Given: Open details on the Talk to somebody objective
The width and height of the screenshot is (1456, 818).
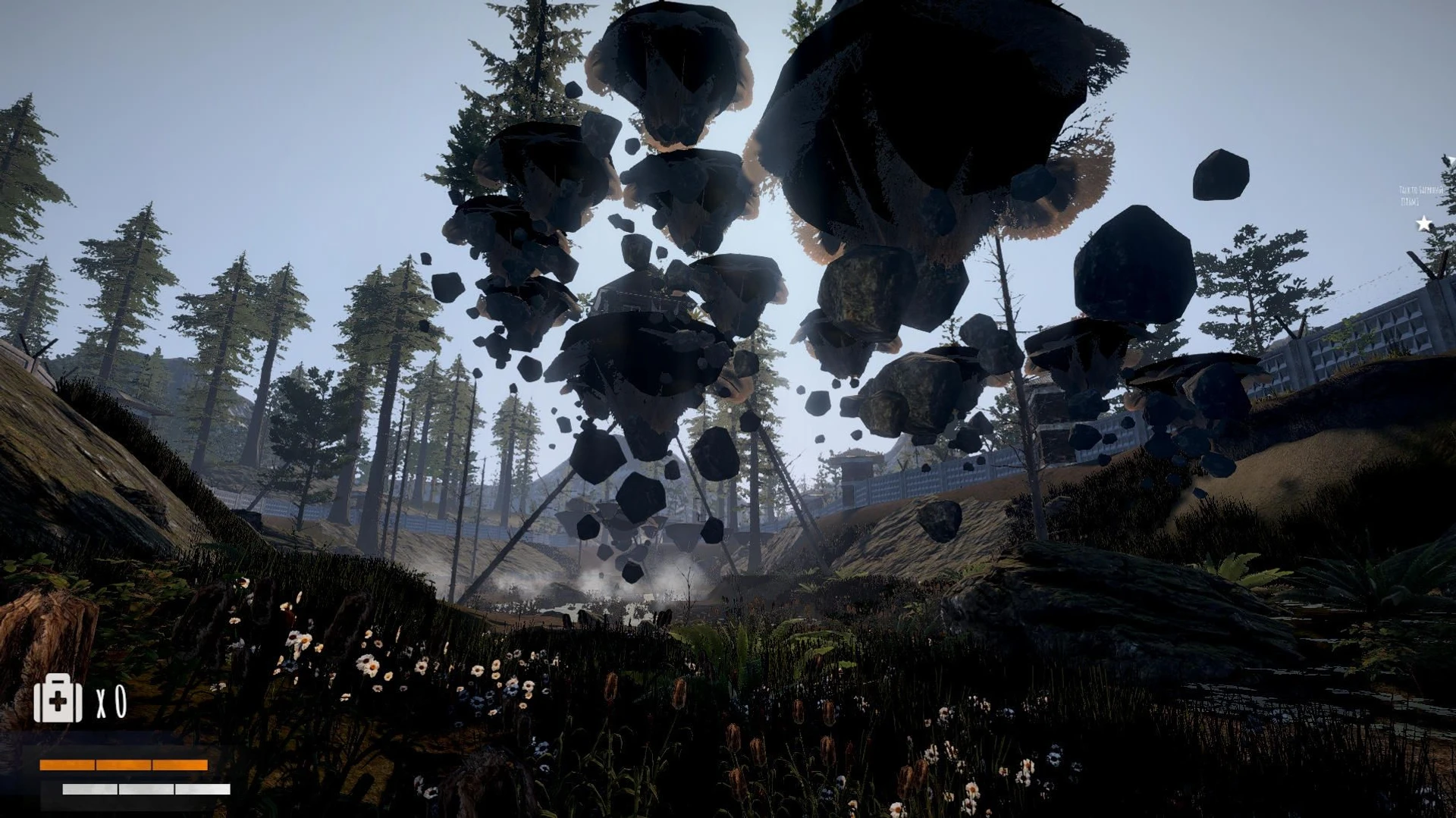Looking at the screenshot, I should point(1420,188).
